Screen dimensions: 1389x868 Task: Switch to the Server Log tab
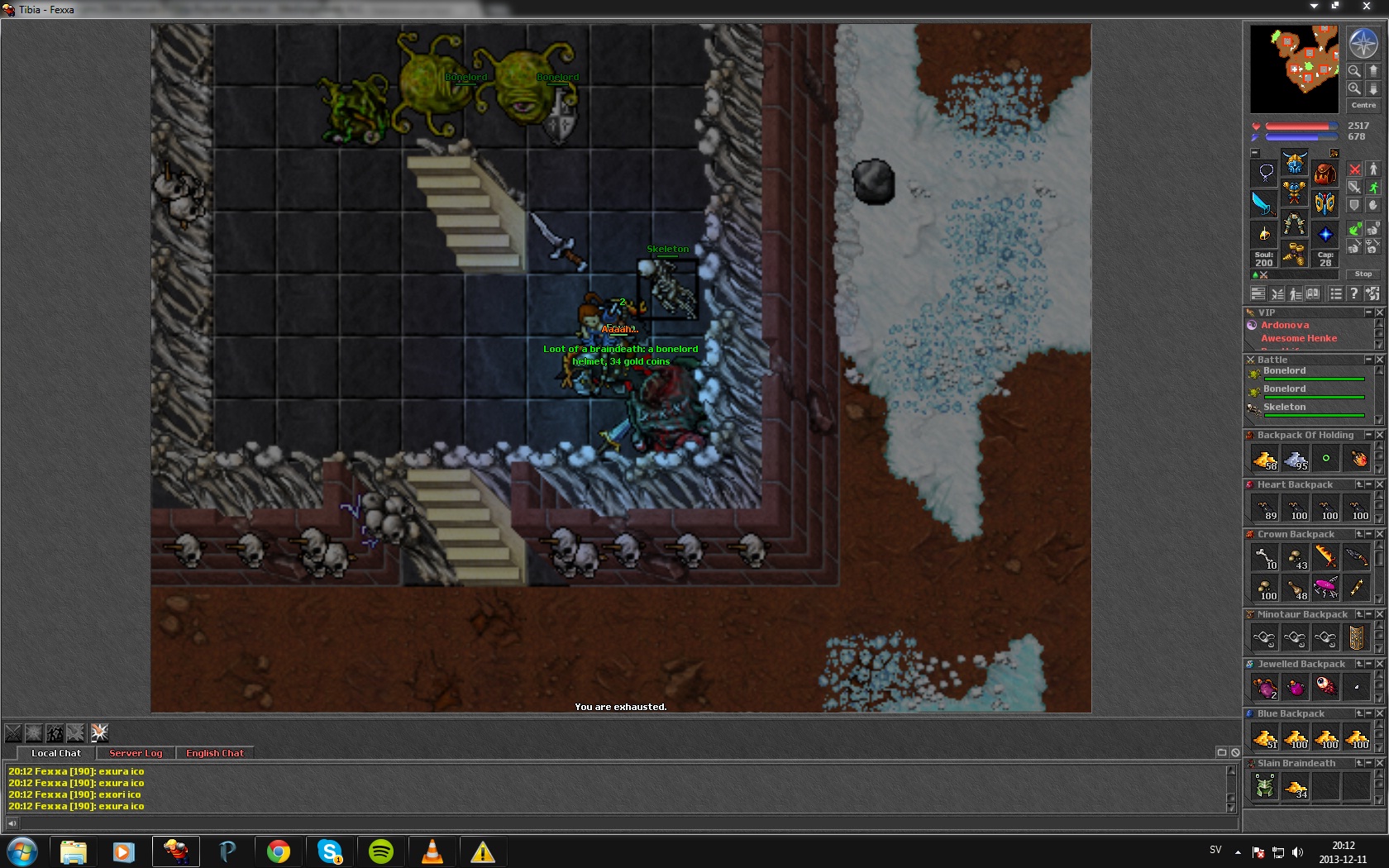136,753
